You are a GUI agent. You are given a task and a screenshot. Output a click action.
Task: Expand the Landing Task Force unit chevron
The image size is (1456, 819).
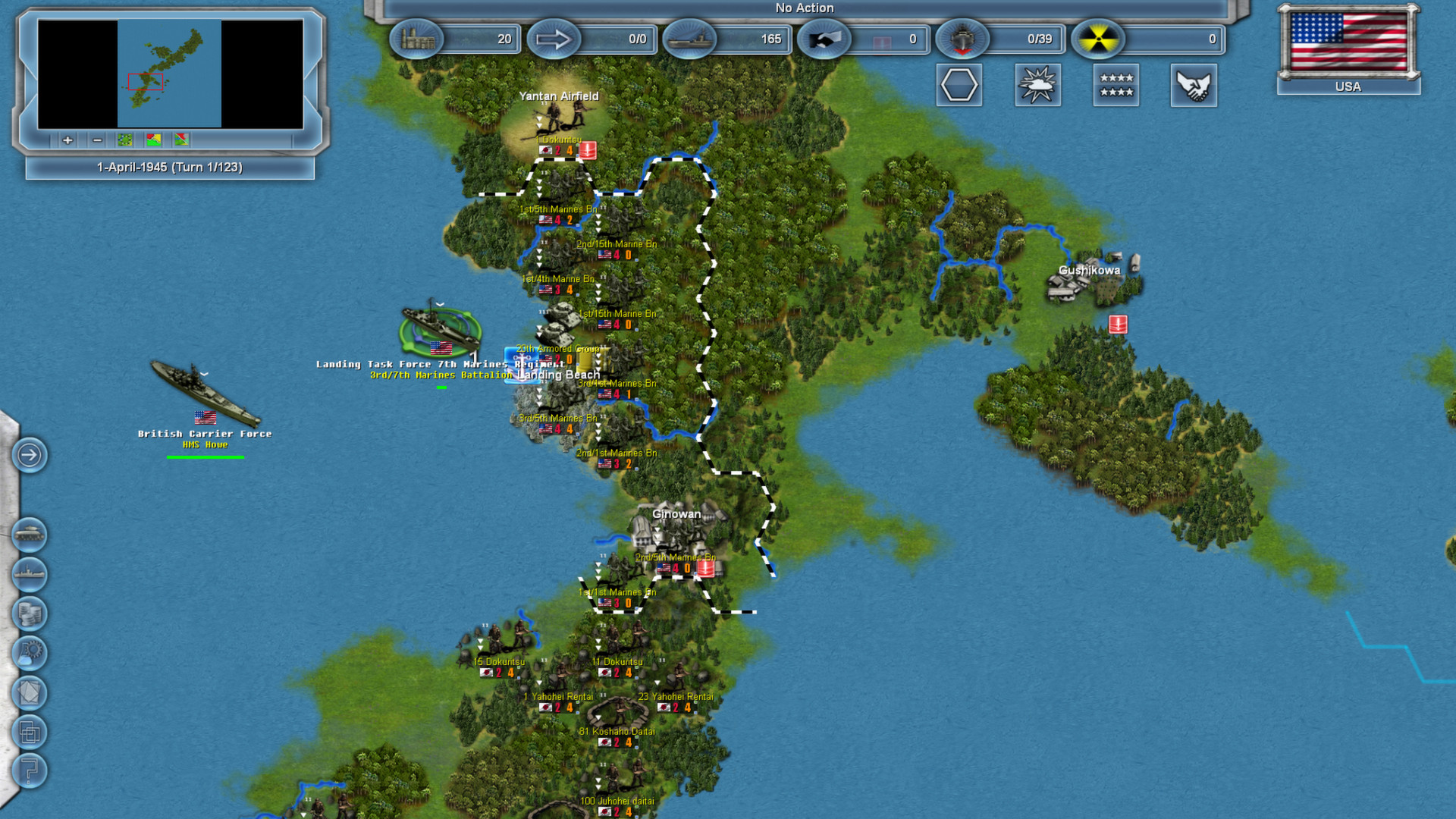438,303
